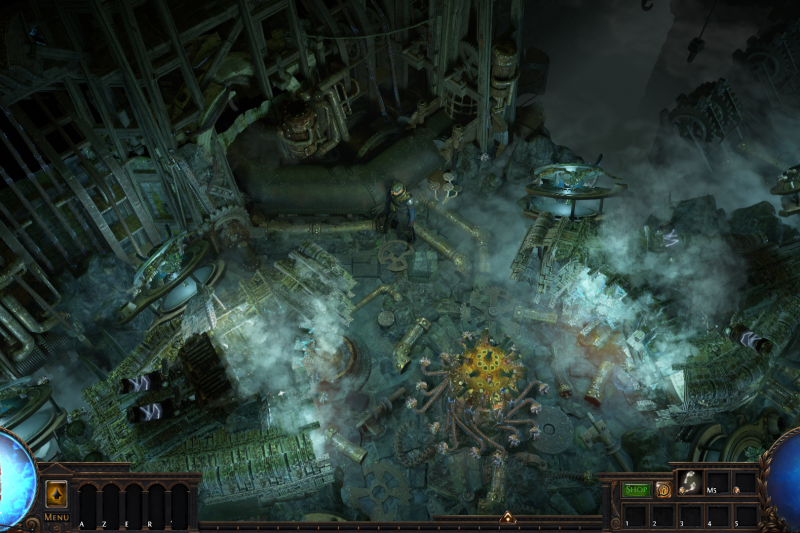Open the green Shop button
800x533 pixels.
point(636,490)
